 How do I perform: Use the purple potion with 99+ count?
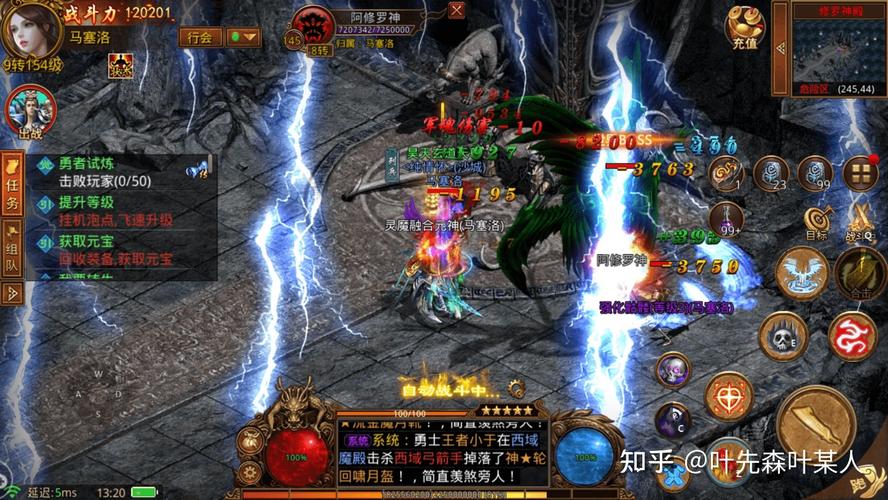[x=727, y=217]
